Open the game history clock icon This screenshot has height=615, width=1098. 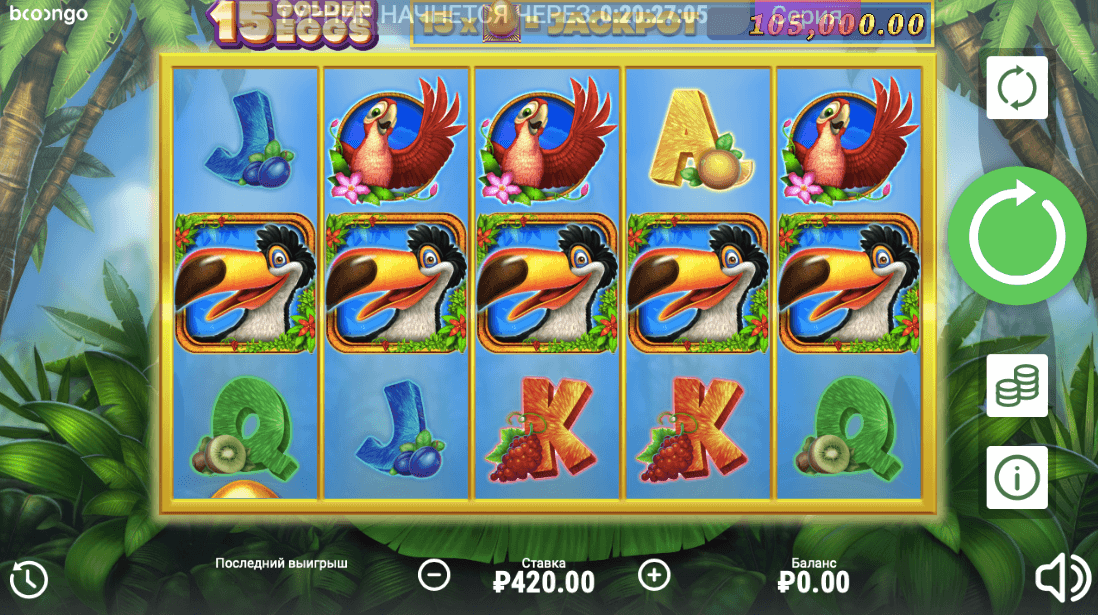pyautogui.click(x=29, y=579)
